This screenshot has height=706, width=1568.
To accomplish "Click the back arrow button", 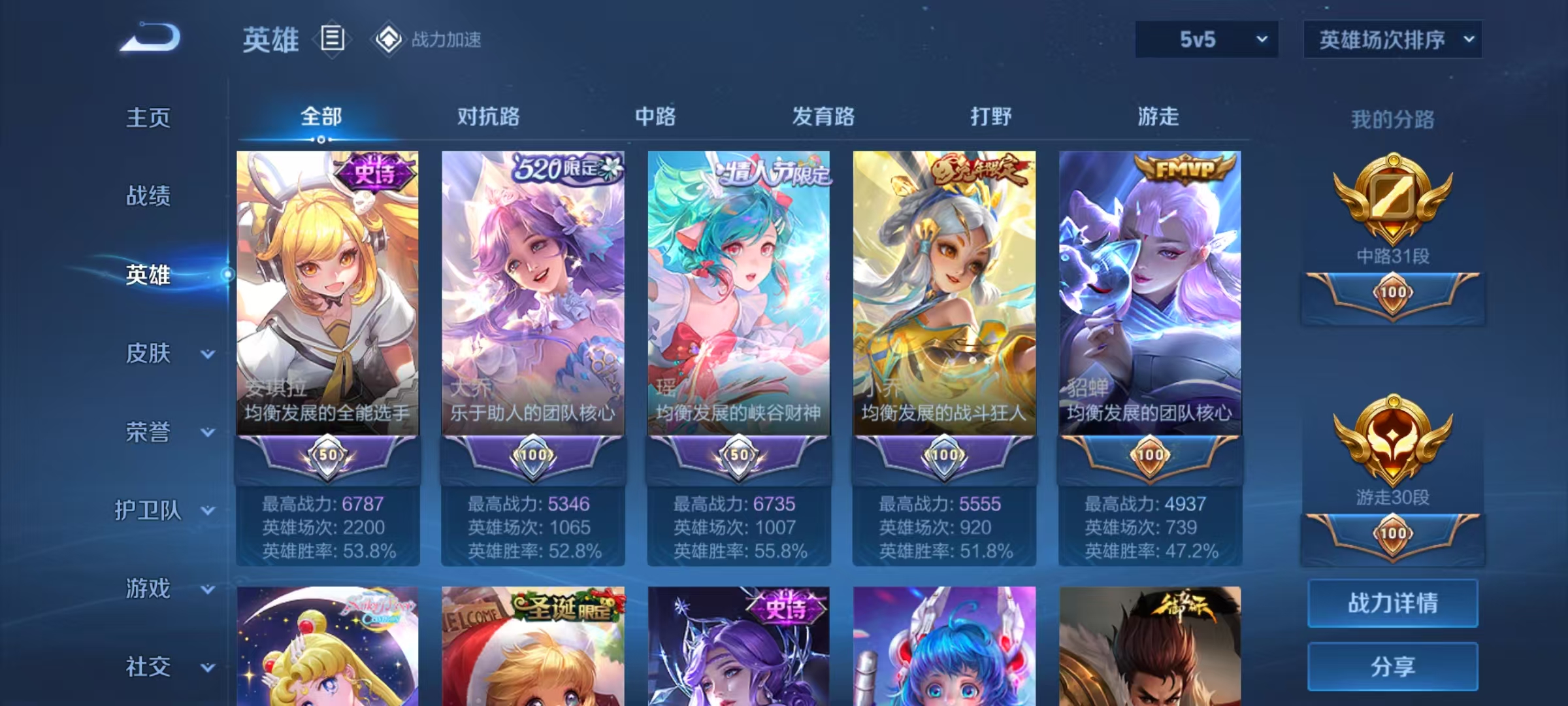I will [x=150, y=38].
